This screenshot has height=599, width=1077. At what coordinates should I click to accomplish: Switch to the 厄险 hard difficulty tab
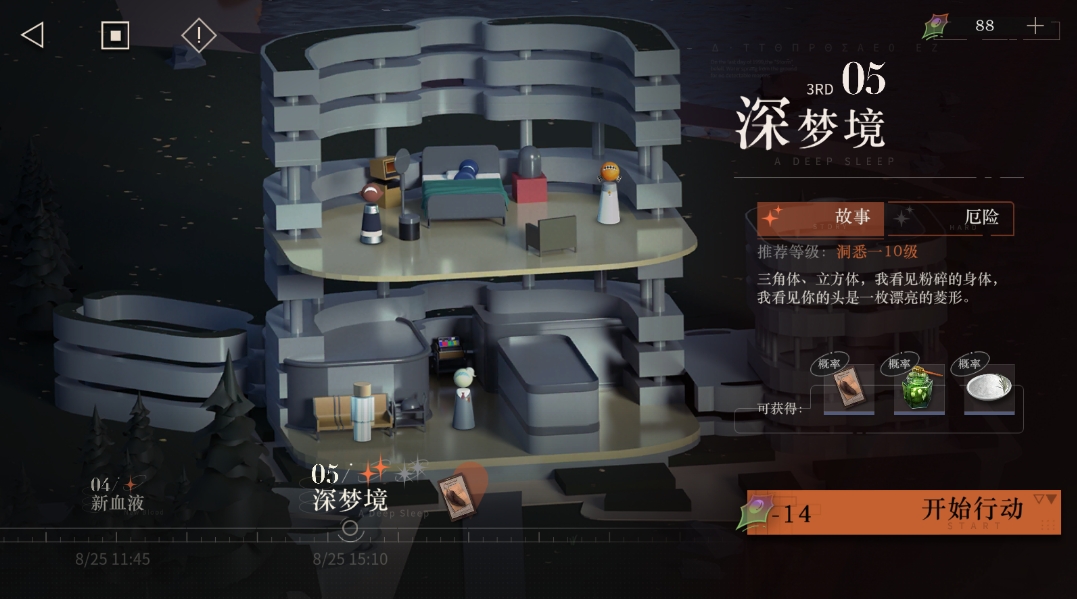point(952,218)
